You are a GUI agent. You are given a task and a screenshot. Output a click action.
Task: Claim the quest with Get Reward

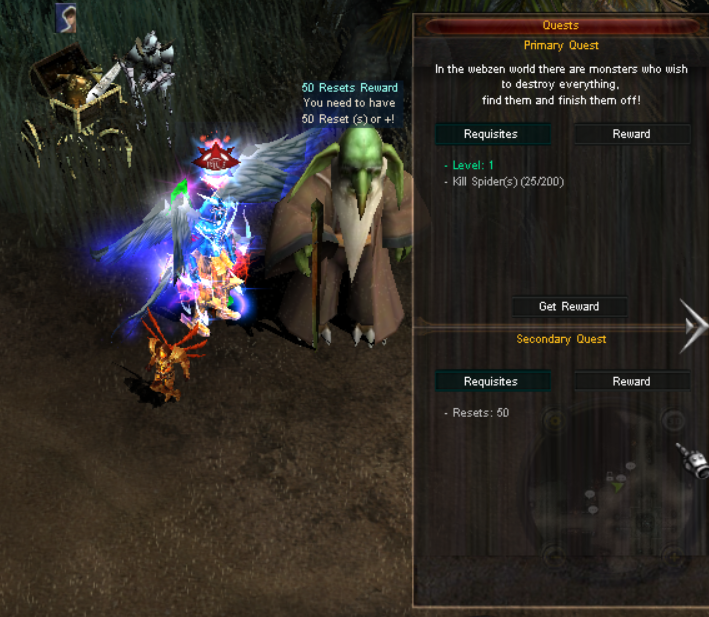[569, 306]
